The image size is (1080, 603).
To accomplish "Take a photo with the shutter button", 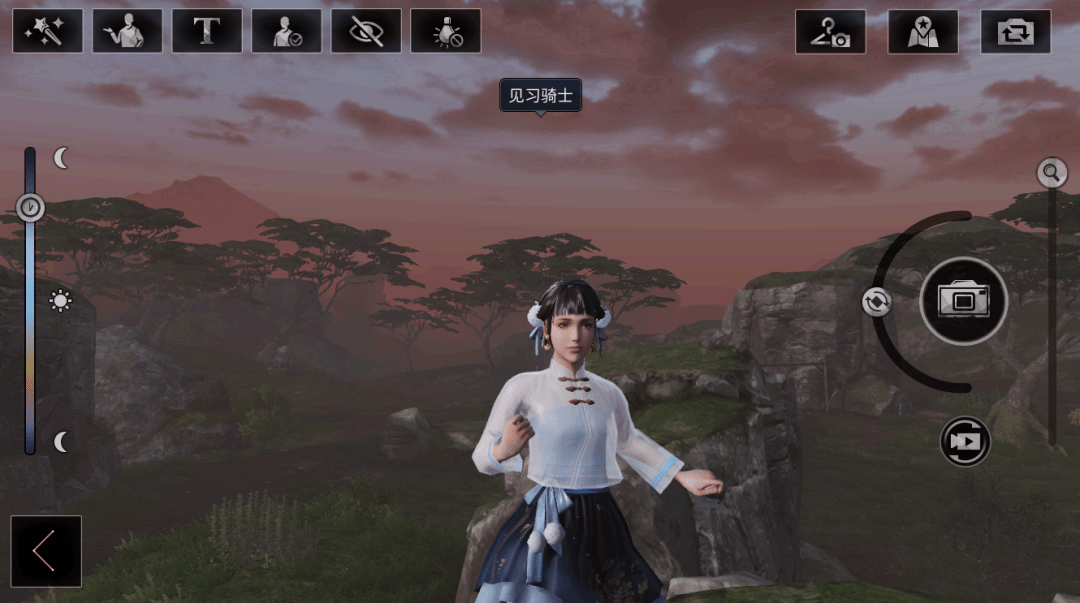I will tap(963, 300).
